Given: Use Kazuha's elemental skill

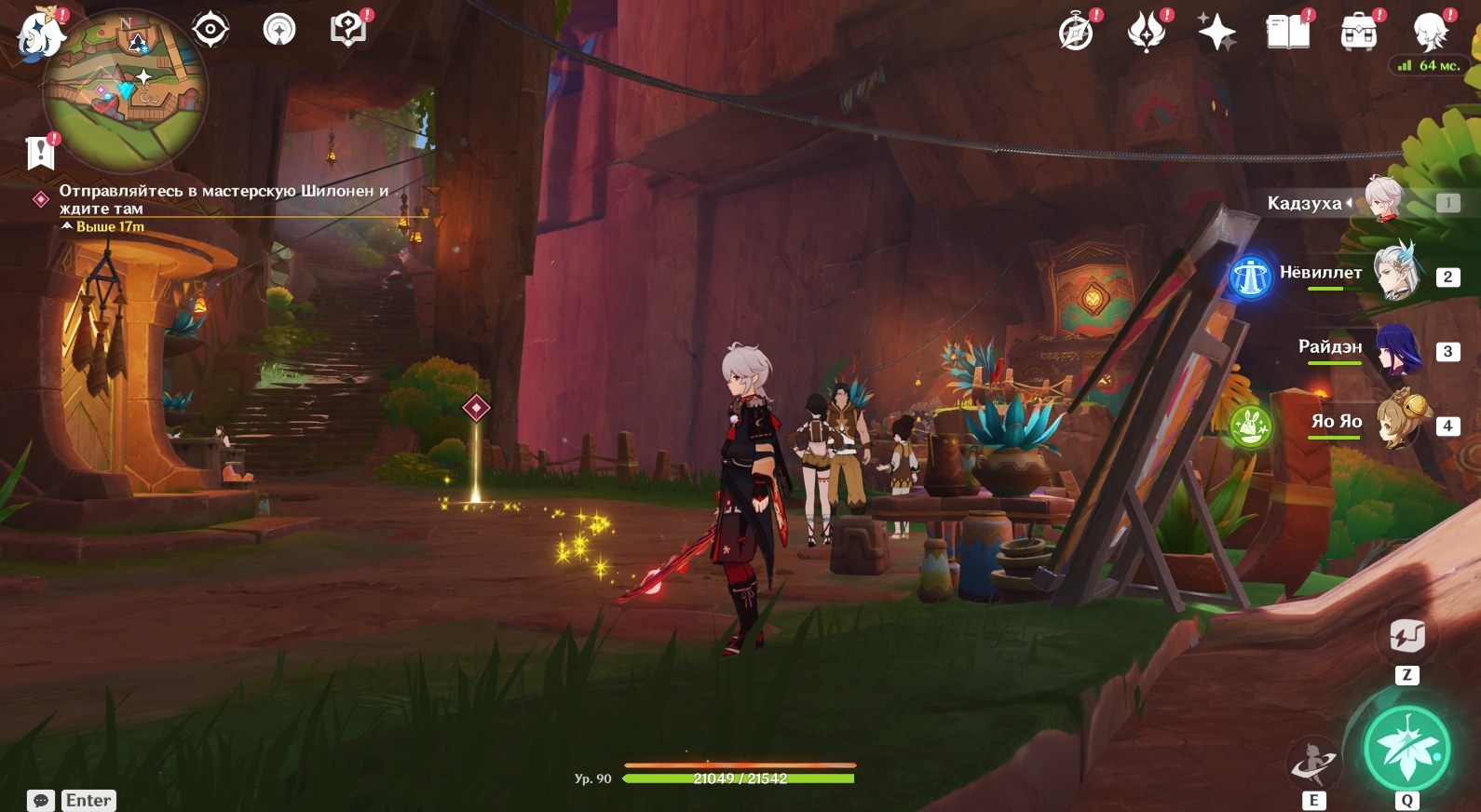Looking at the screenshot, I should 1312,764.
